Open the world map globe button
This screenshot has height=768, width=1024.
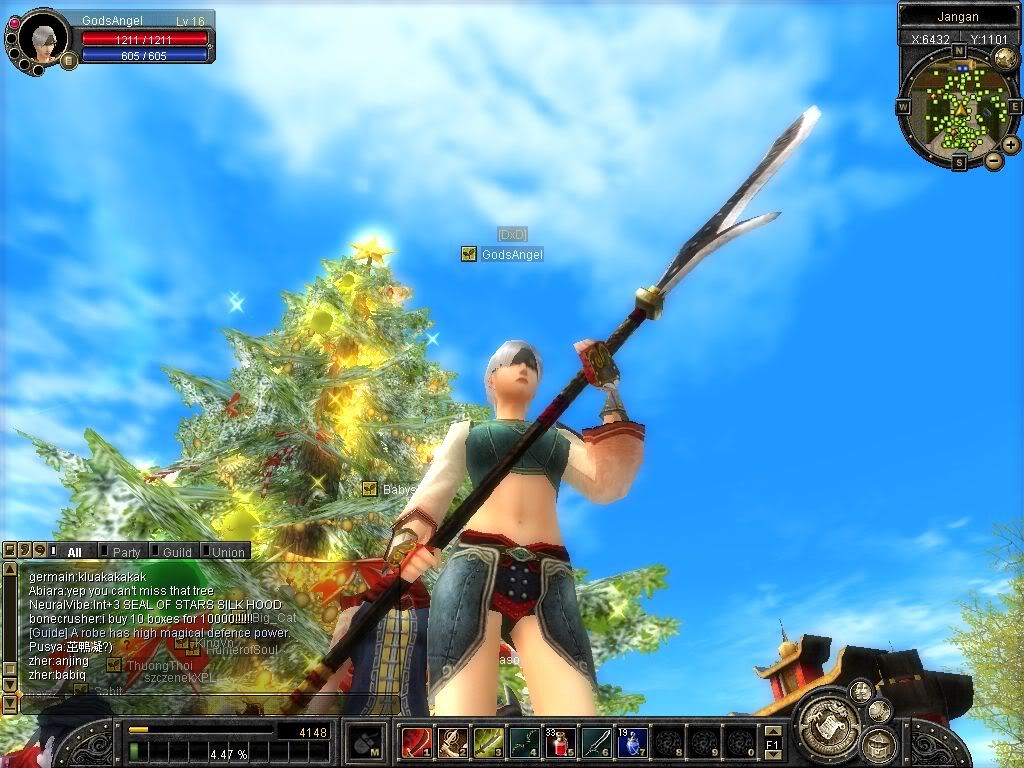(x=1005, y=59)
